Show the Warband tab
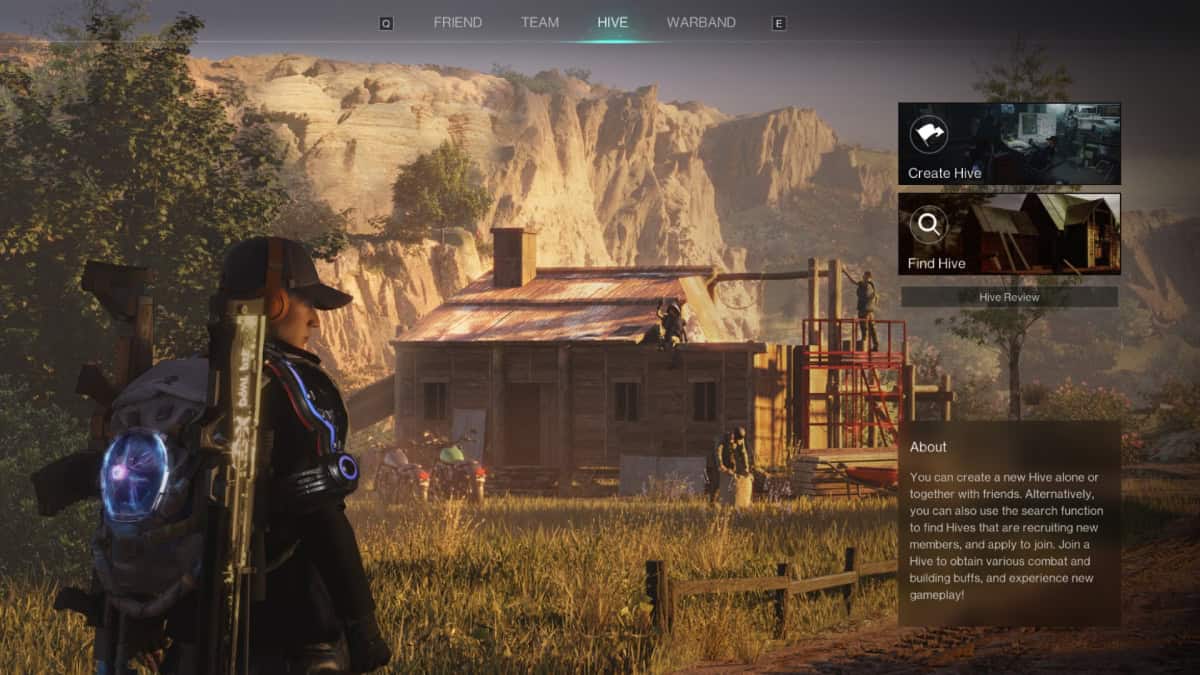 (x=701, y=22)
